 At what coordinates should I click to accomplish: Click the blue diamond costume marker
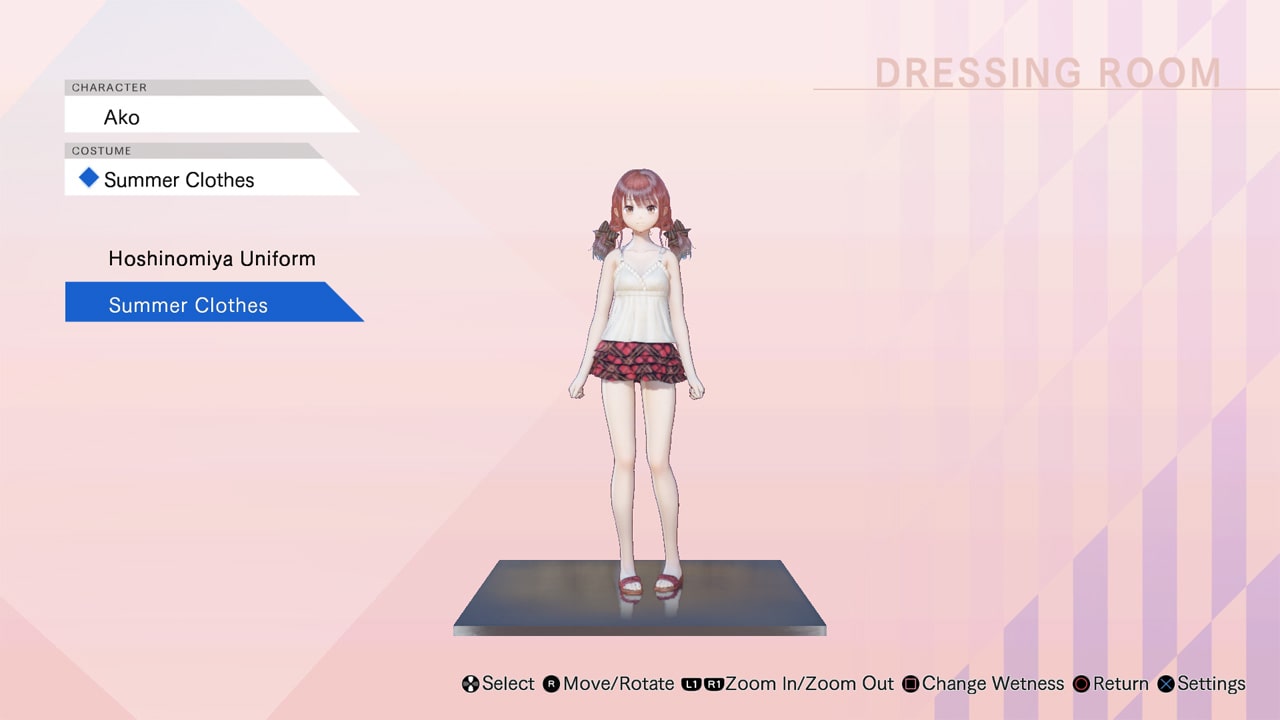click(88, 177)
